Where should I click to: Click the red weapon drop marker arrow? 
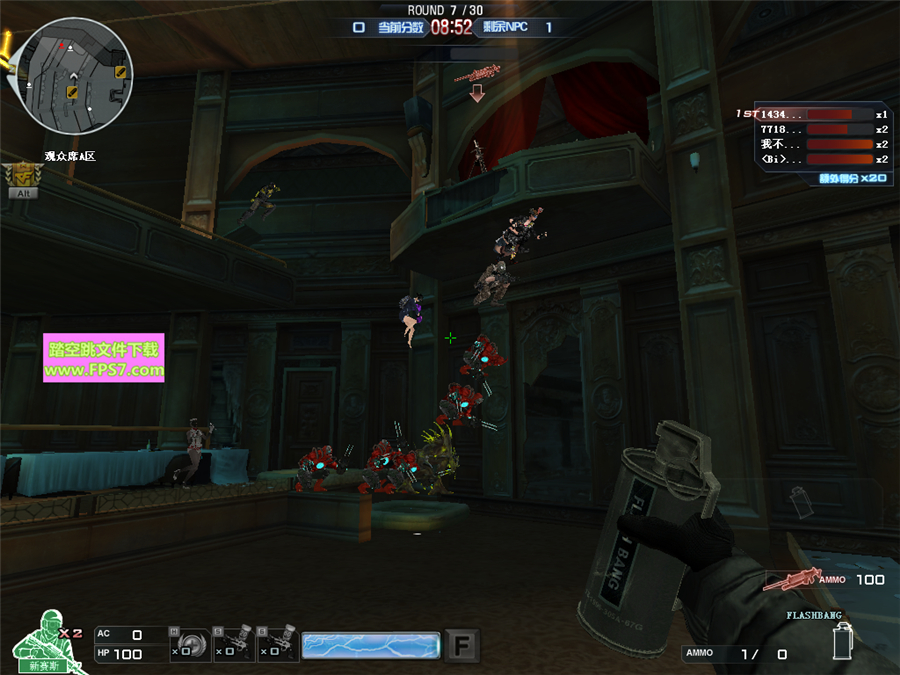[x=477, y=92]
